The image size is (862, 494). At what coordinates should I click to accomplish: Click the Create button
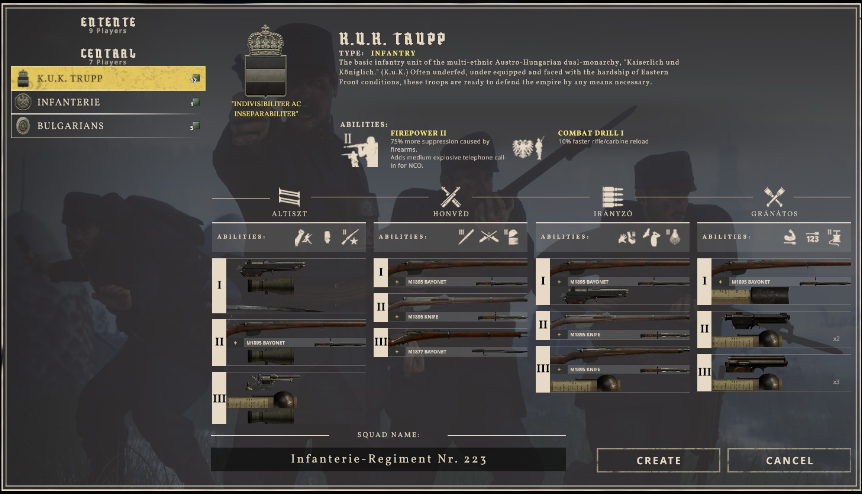[x=658, y=460]
